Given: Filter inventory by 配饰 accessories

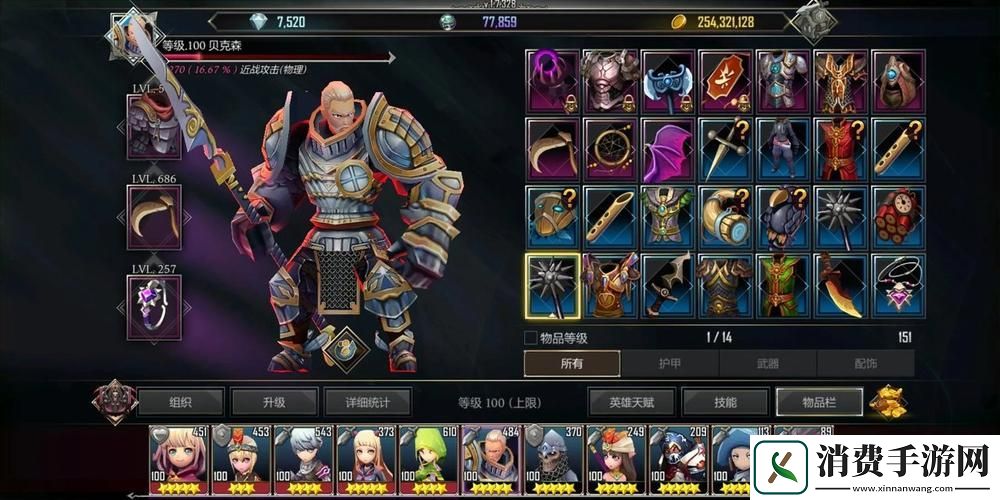Looking at the screenshot, I should click(x=864, y=364).
